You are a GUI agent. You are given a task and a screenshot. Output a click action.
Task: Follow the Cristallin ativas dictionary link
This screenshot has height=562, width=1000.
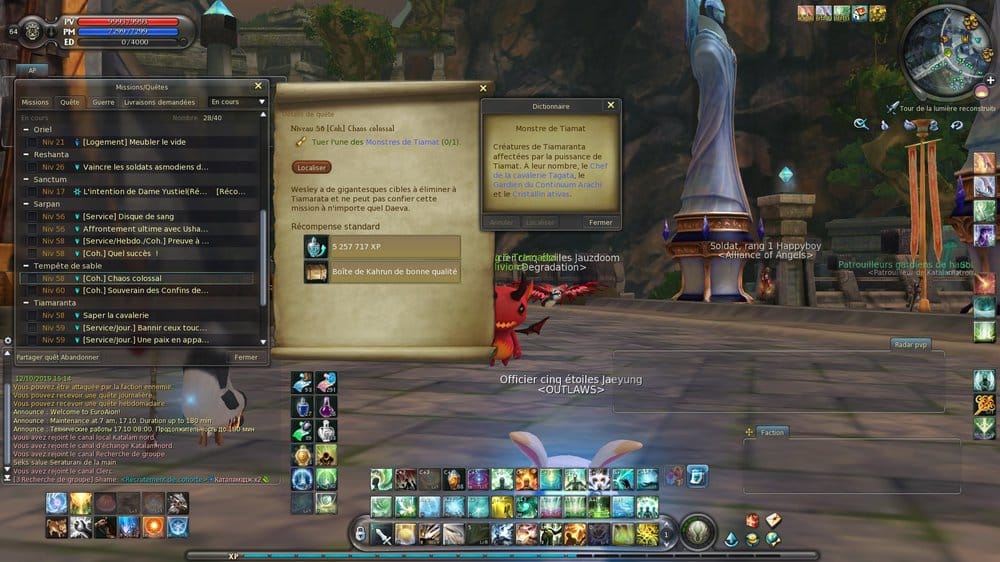click(x=542, y=194)
